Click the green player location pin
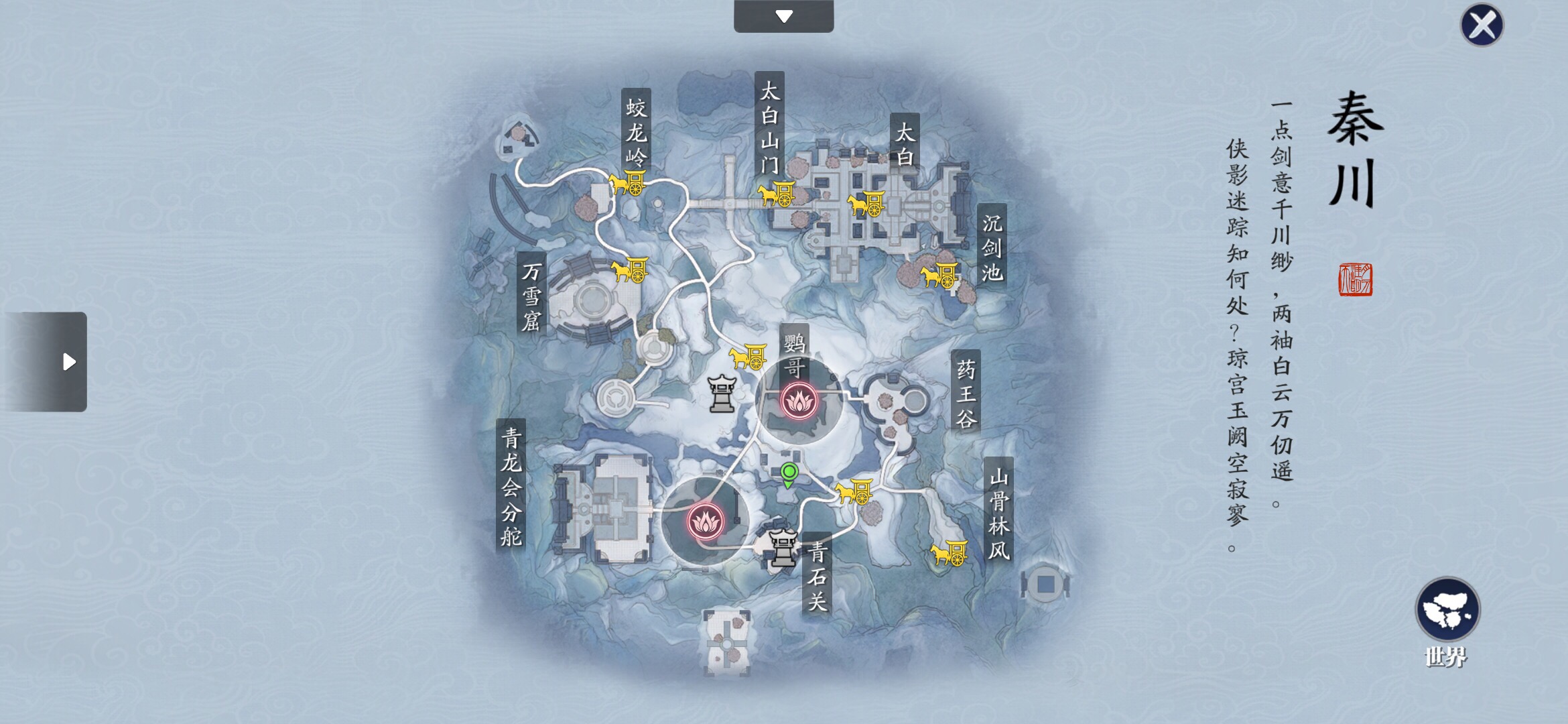 789,475
